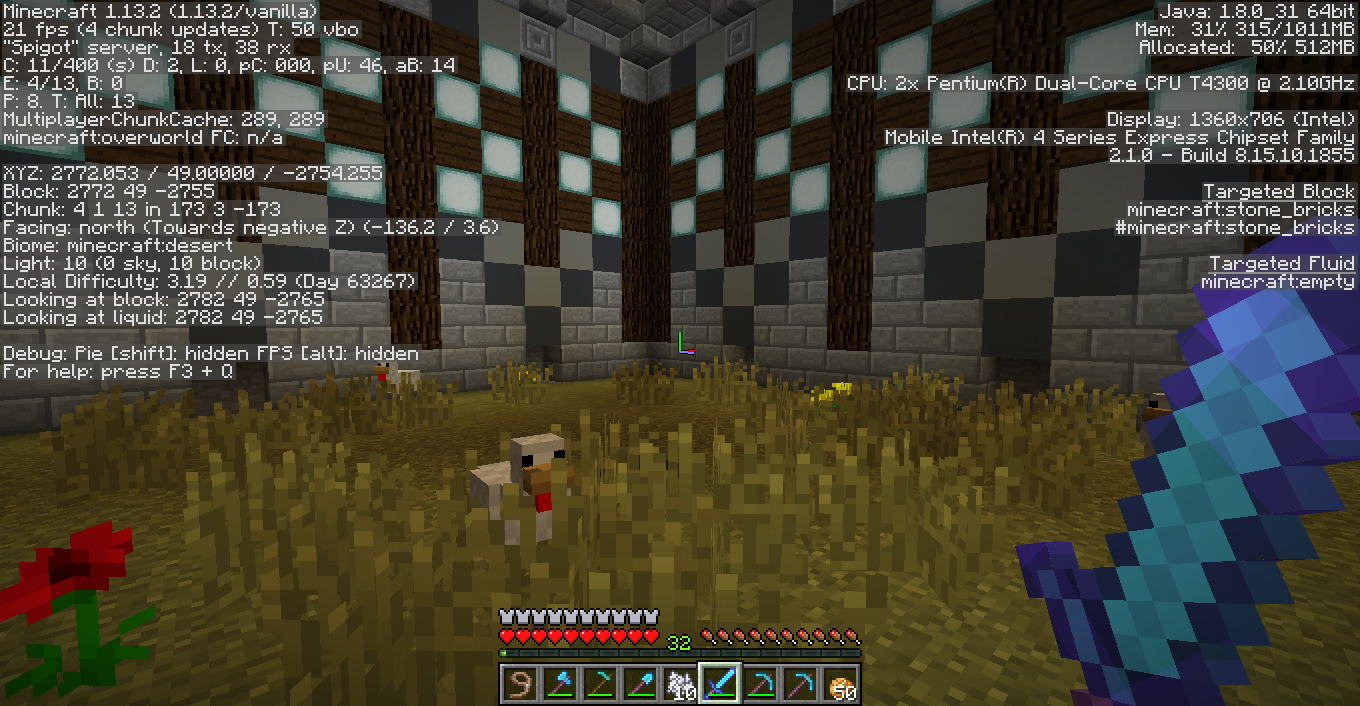This screenshot has height=706, width=1360.
Task: Choose the diamond hoe hotbar slot
Action: click(600, 684)
